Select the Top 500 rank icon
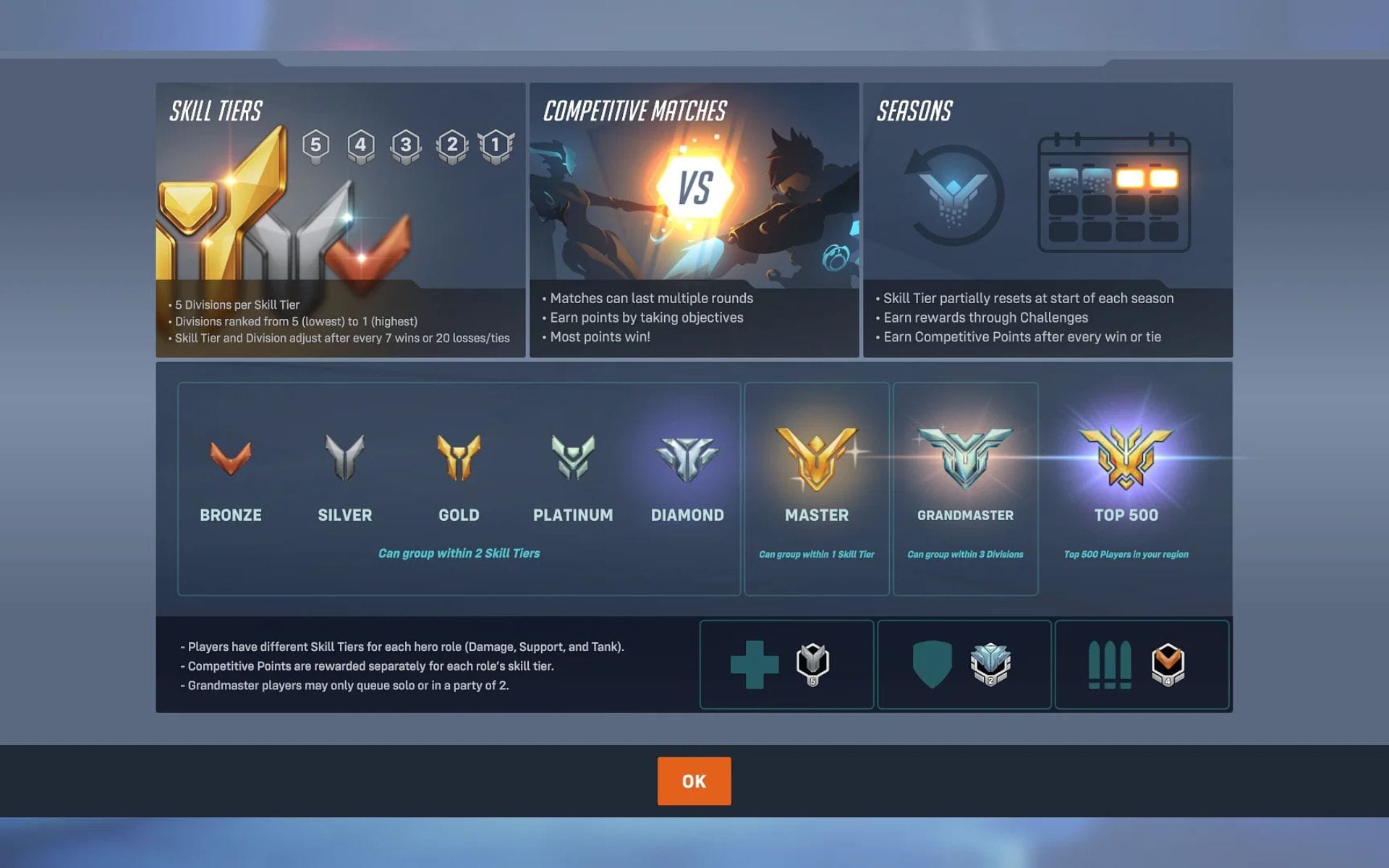1389x868 pixels. [x=1126, y=458]
